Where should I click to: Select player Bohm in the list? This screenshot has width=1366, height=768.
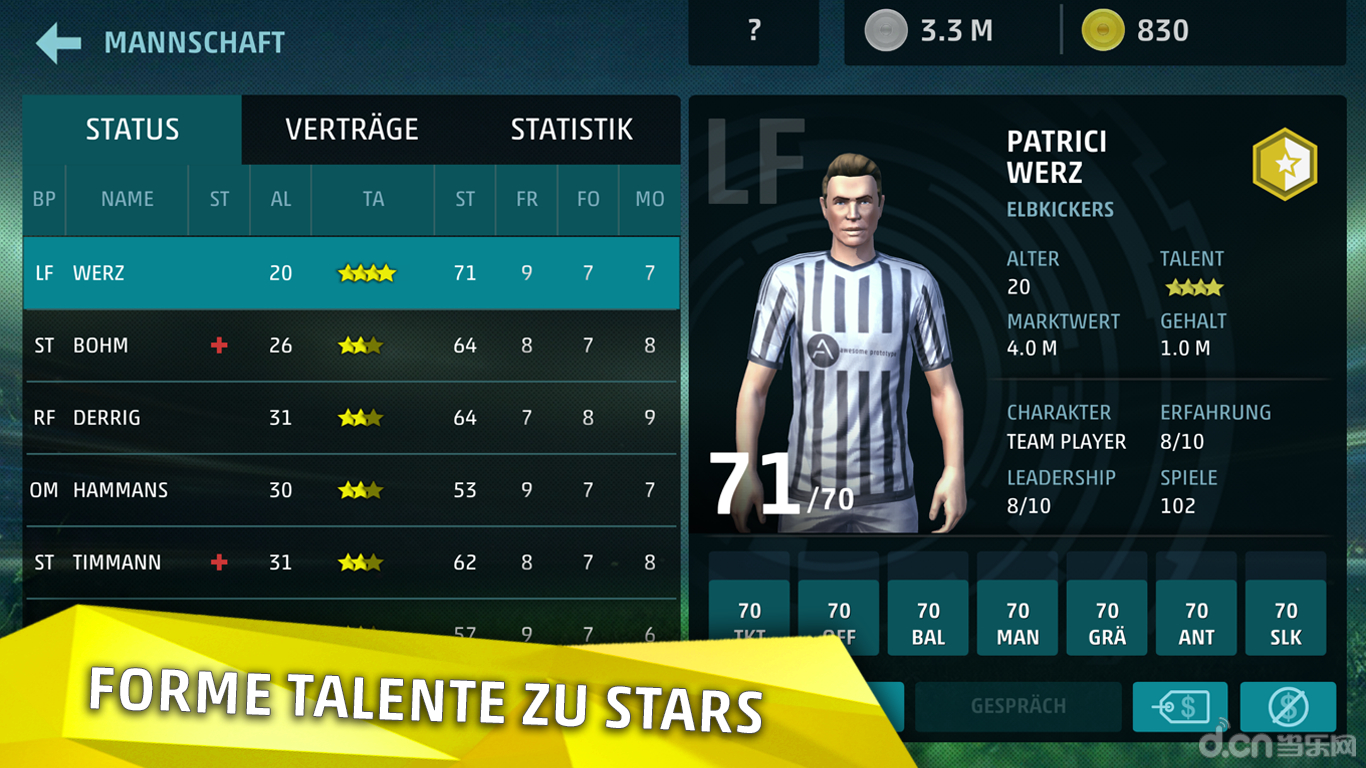pos(350,346)
